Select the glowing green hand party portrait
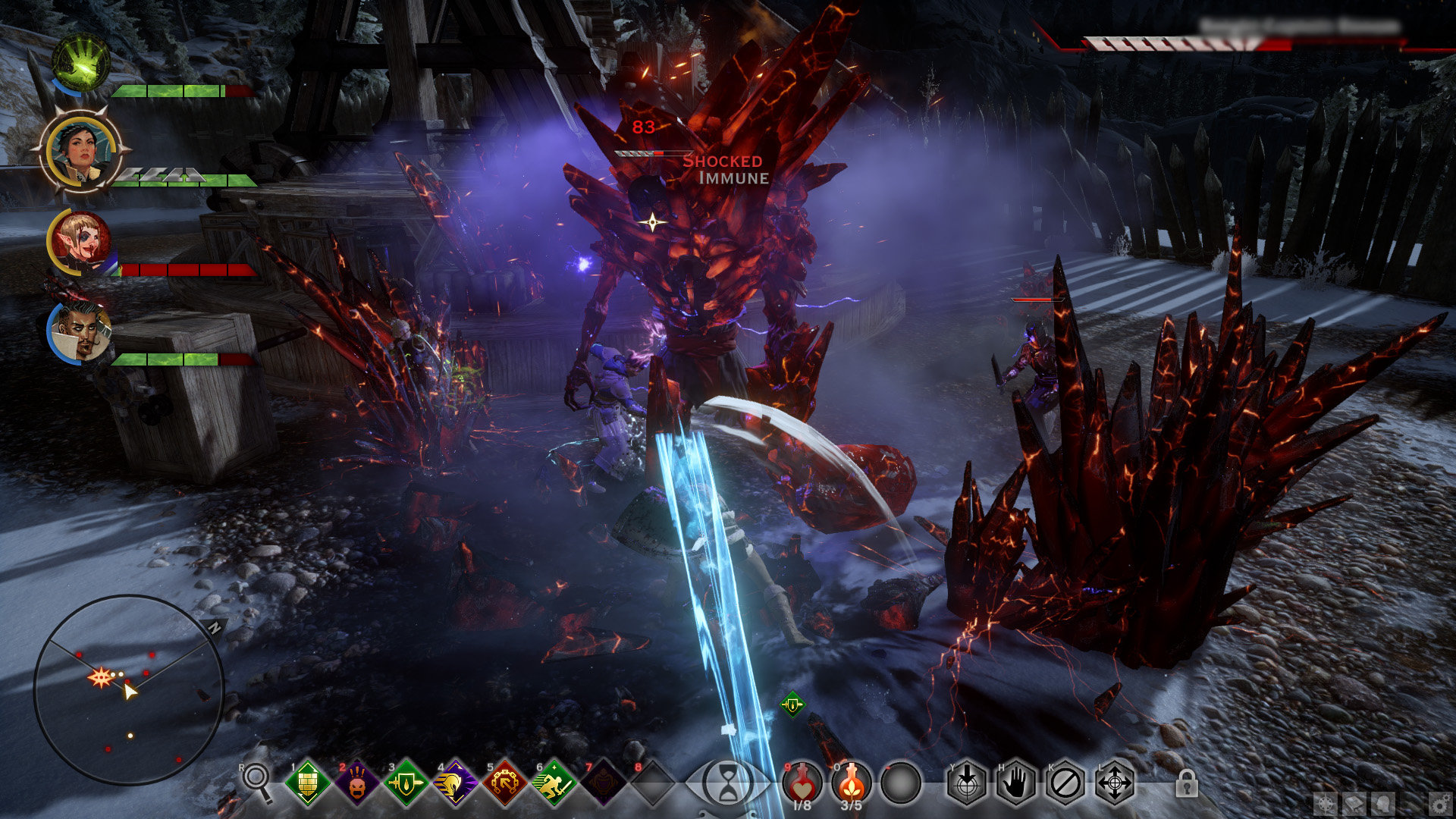Viewport: 1456px width, 819px height. (x=80, y=62)
